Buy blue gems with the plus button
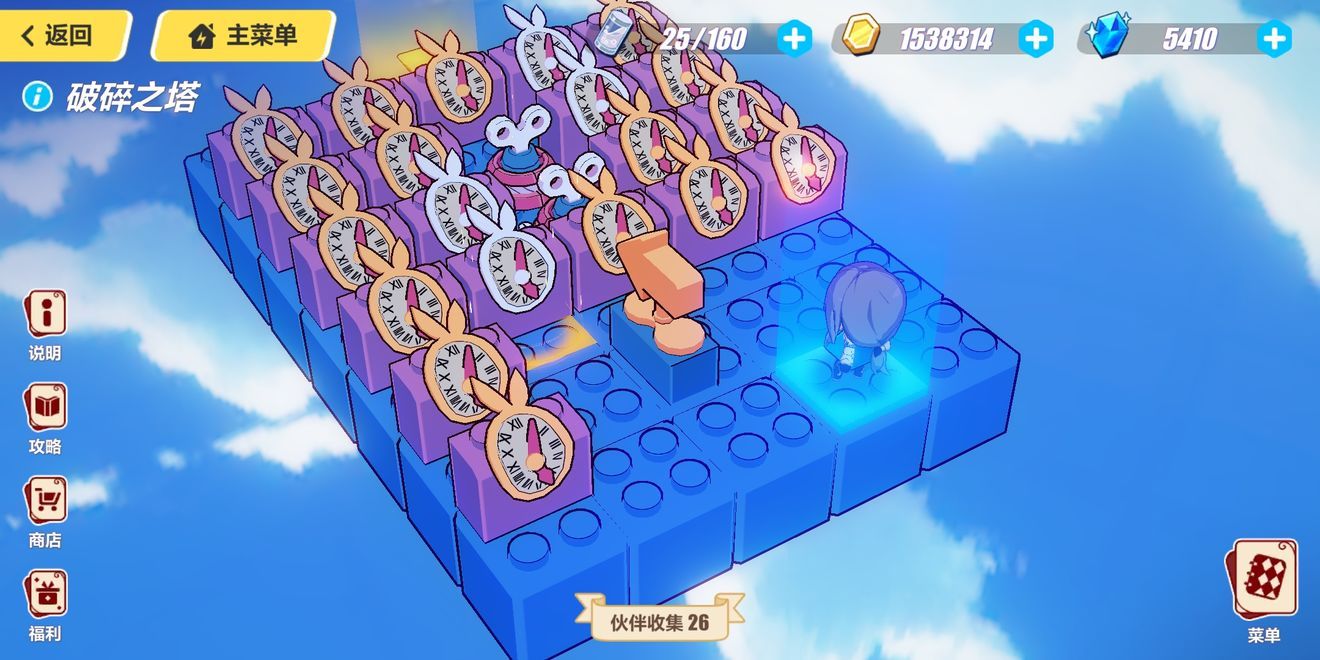 pyautogui.click(x=1273, y=39)
